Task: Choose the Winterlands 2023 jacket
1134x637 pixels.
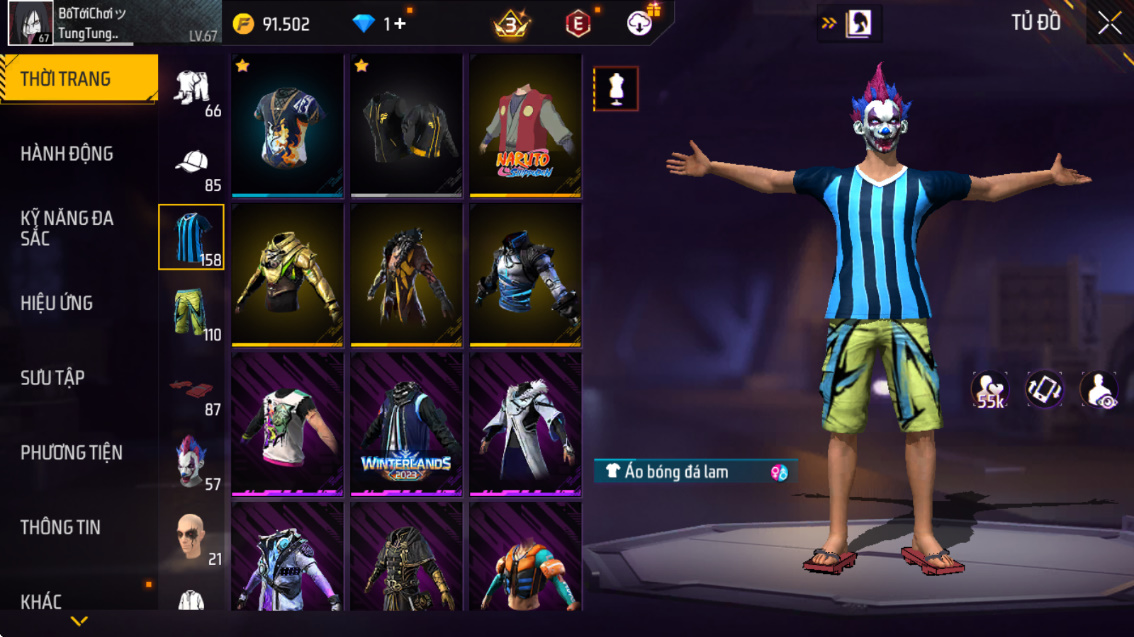Action: click(406, 424)
